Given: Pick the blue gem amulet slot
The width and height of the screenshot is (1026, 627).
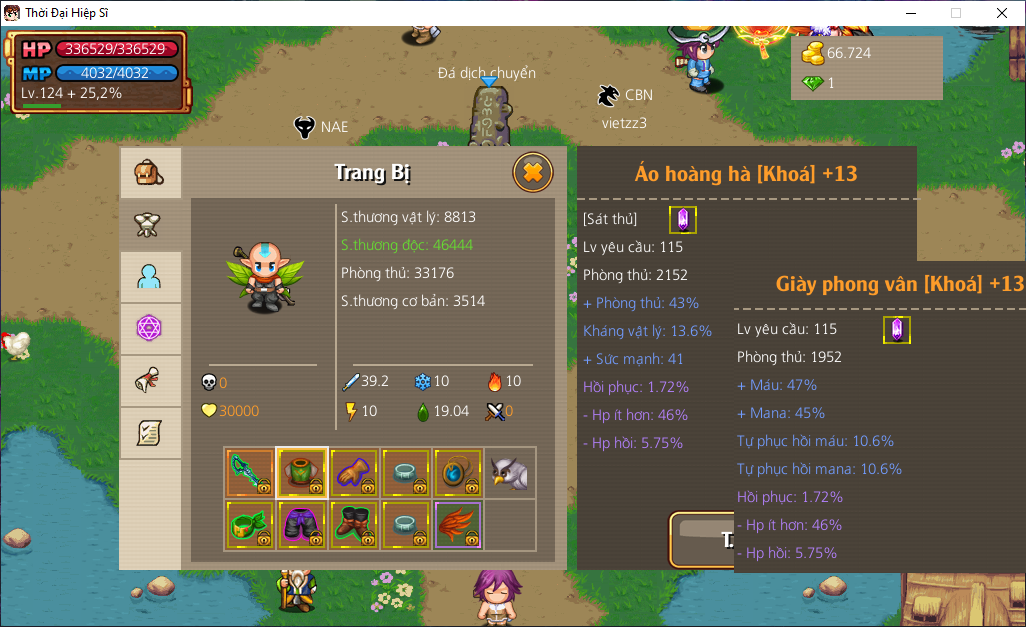Looking at the screenshot, I should [458, 472].
